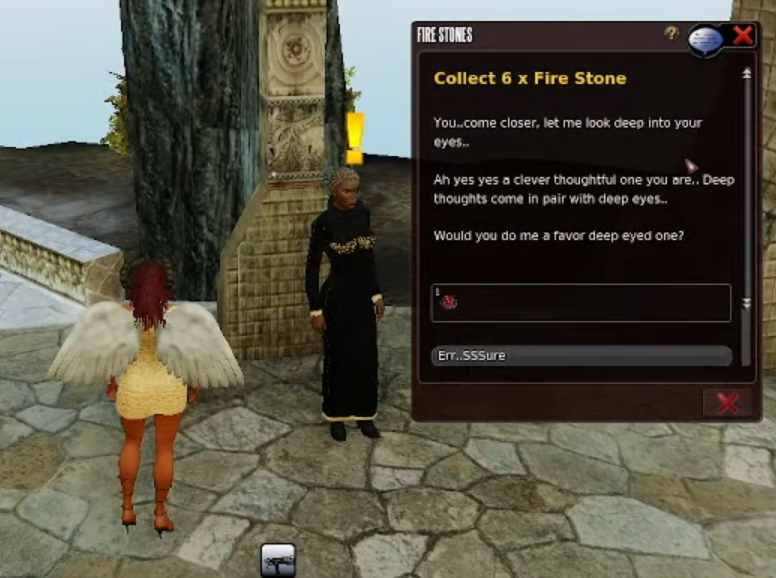The image size is (776, 578).
Task: Open the help question mark icon
Action: 672,34
